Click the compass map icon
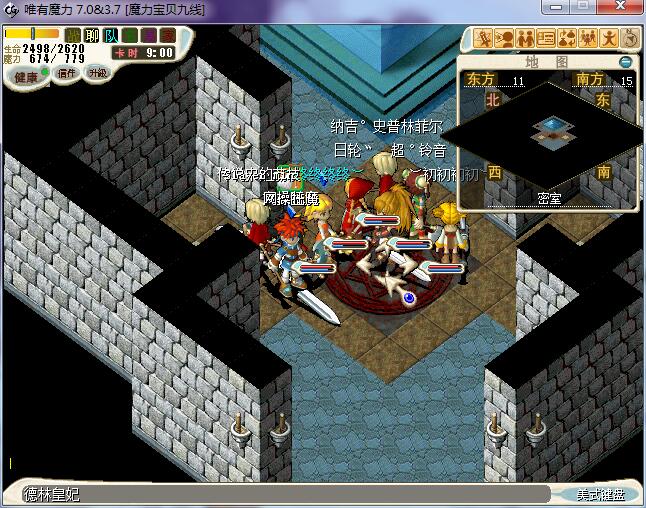Image resolution: width=646 pixels, height=508 pixels. click(x=629, y=39)
